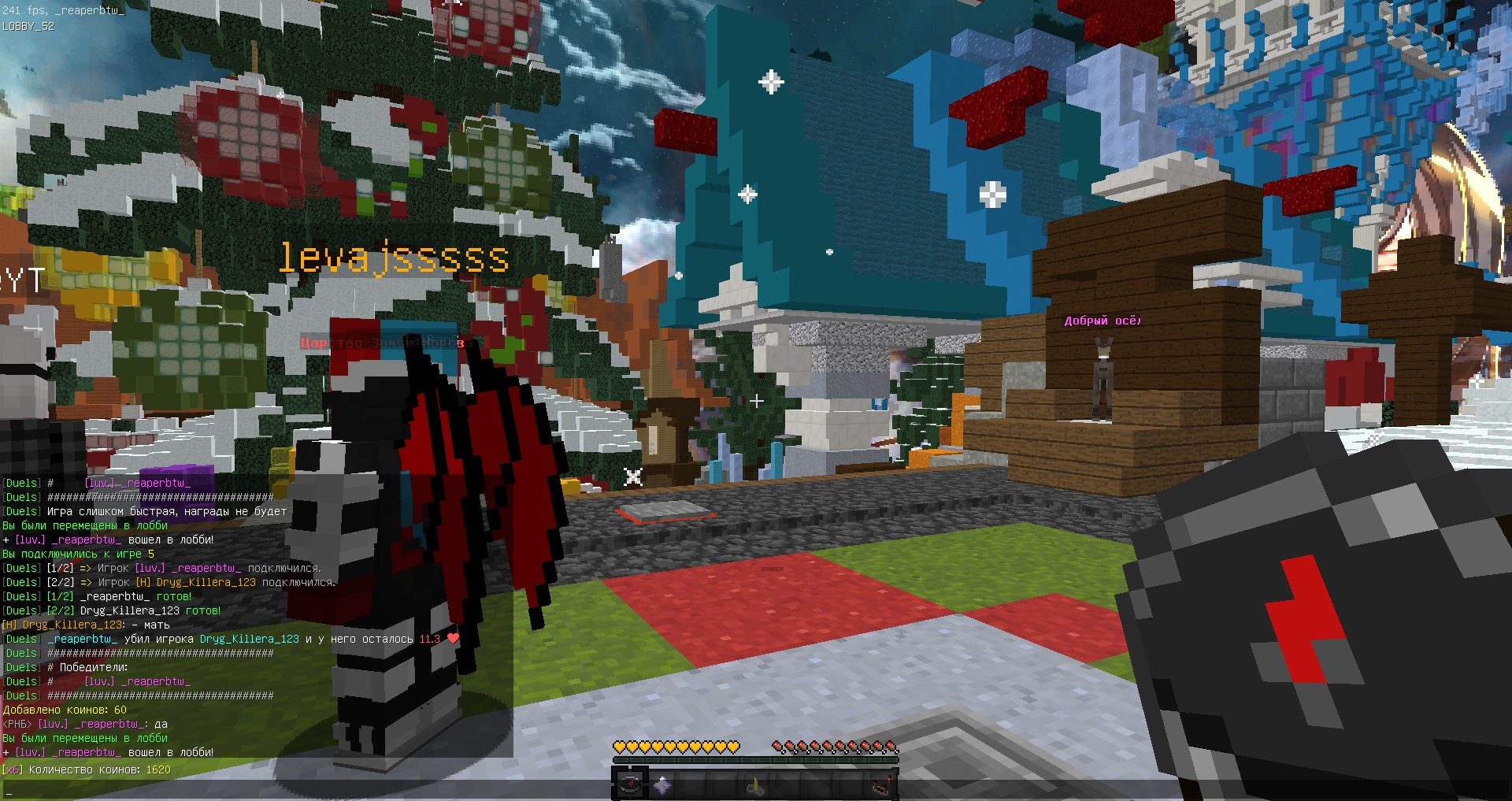Click the [Duels] prefix on the Победители line
Image resolution: width=1512 pixels, height=801 pixels.
click(x=21, y=667)
